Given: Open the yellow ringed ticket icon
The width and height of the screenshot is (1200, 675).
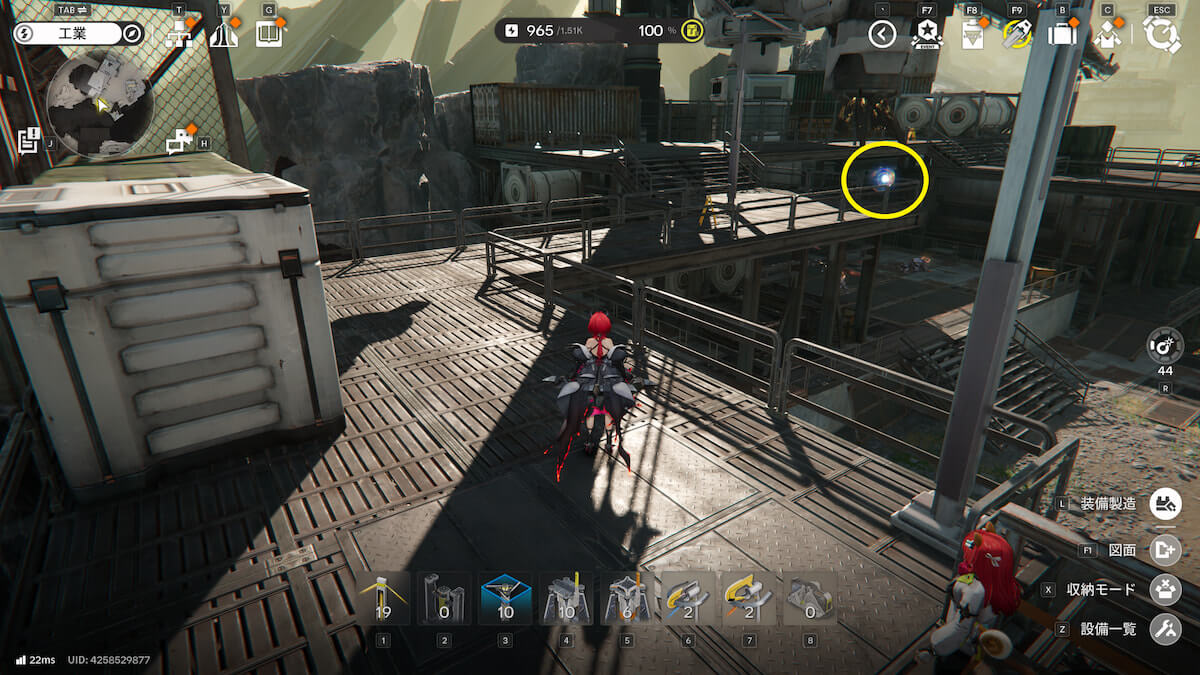Looking at the screenshot, I should click(x=1017, y=36).
